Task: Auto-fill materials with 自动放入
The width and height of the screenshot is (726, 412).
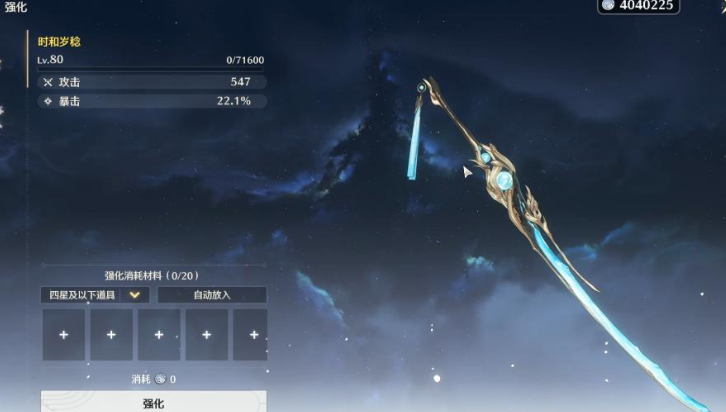Action: point(211,295)
